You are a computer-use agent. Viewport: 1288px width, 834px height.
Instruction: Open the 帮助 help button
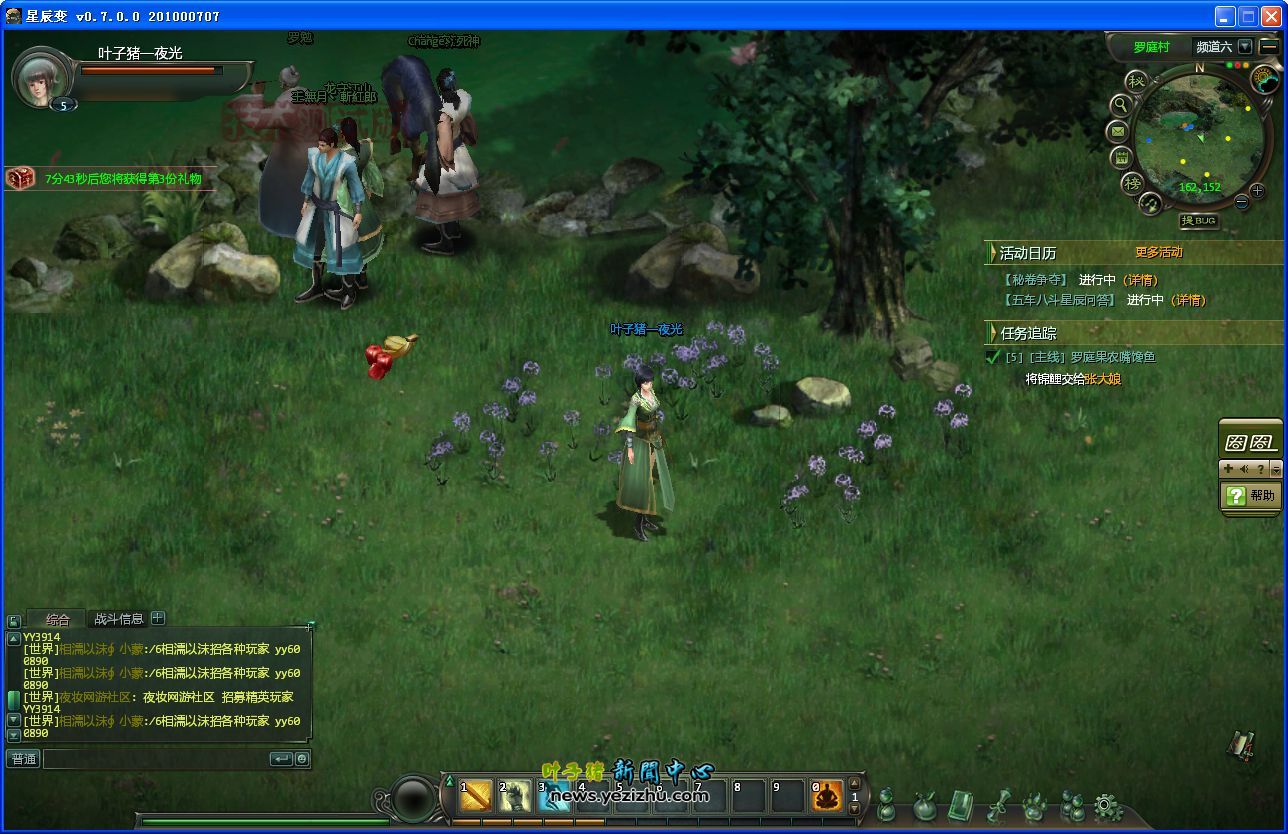pyautogui.click(x=1251, y=495)
